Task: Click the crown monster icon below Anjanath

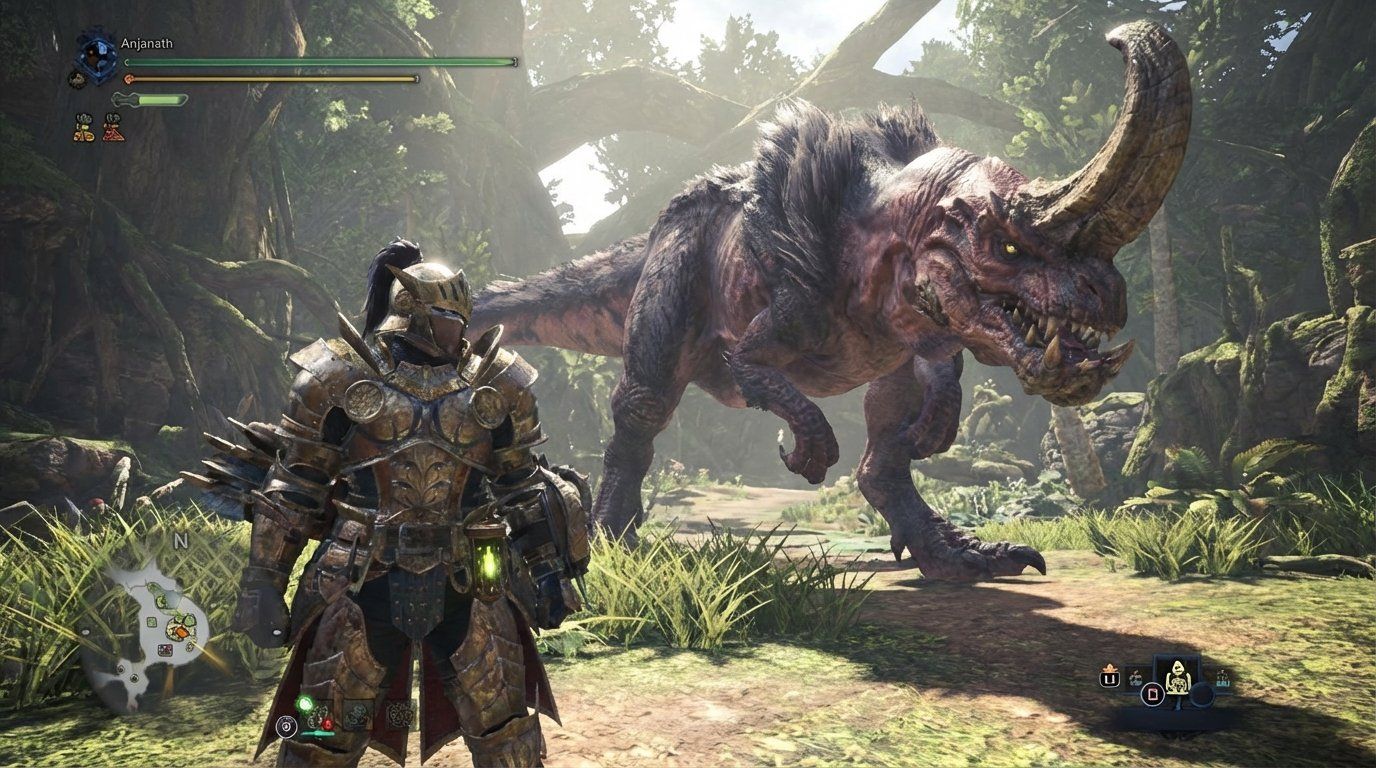Action: tap(78, 80)
